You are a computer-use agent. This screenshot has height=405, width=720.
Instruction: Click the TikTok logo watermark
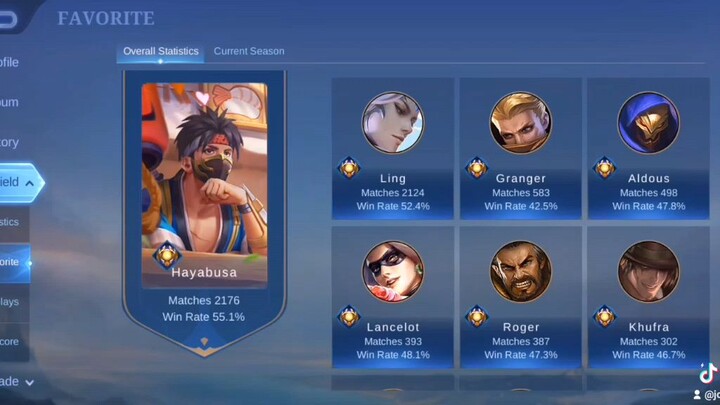[x=708, y=373]
